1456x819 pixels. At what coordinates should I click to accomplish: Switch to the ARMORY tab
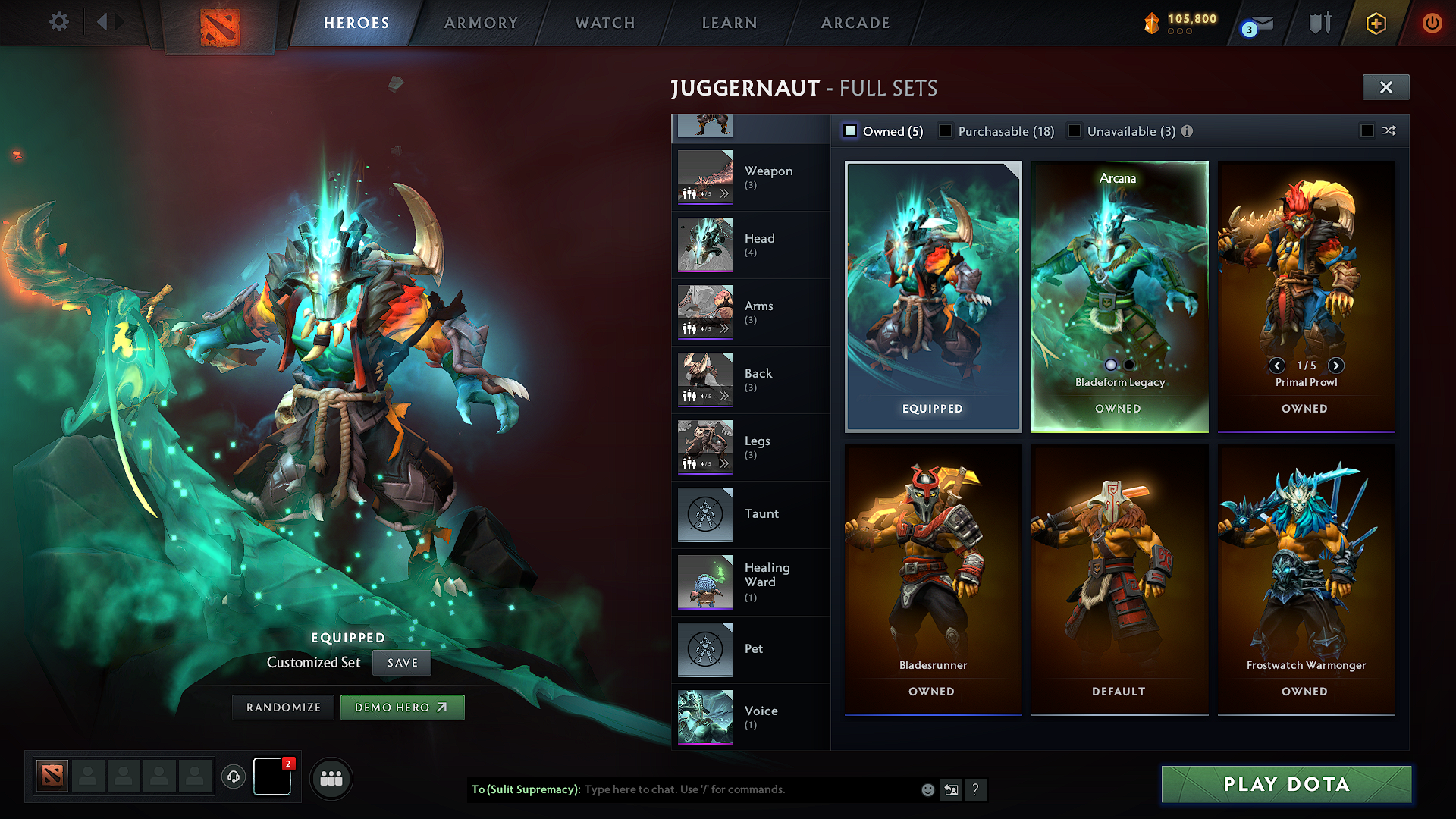coord(480,23)
